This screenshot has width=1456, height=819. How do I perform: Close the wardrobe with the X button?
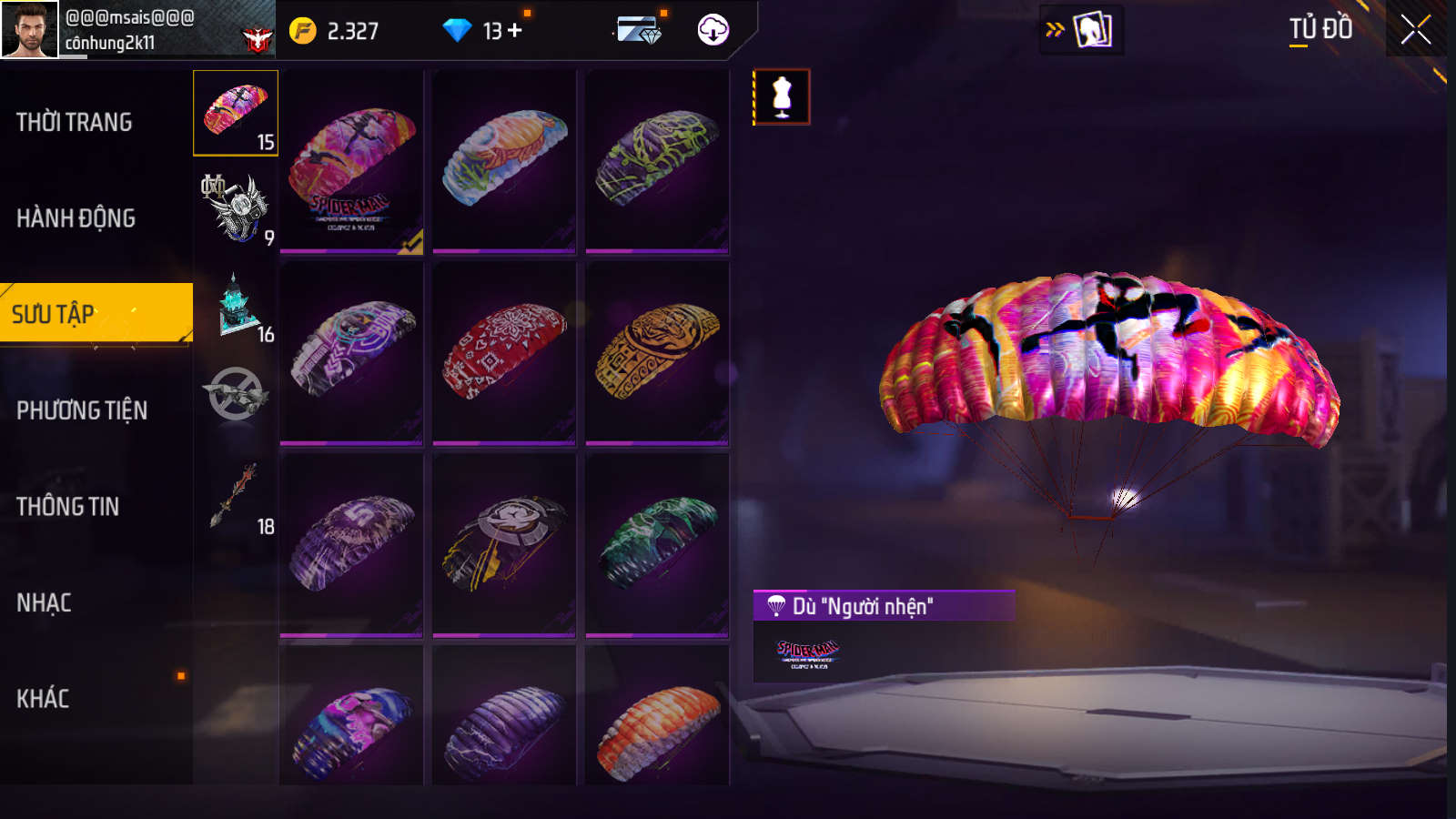click(1415, 29)
